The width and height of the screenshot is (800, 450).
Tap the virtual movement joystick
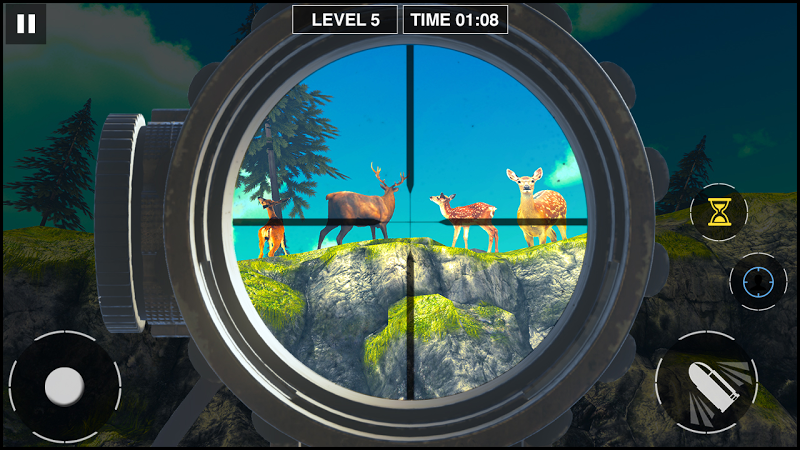(64, 385)
